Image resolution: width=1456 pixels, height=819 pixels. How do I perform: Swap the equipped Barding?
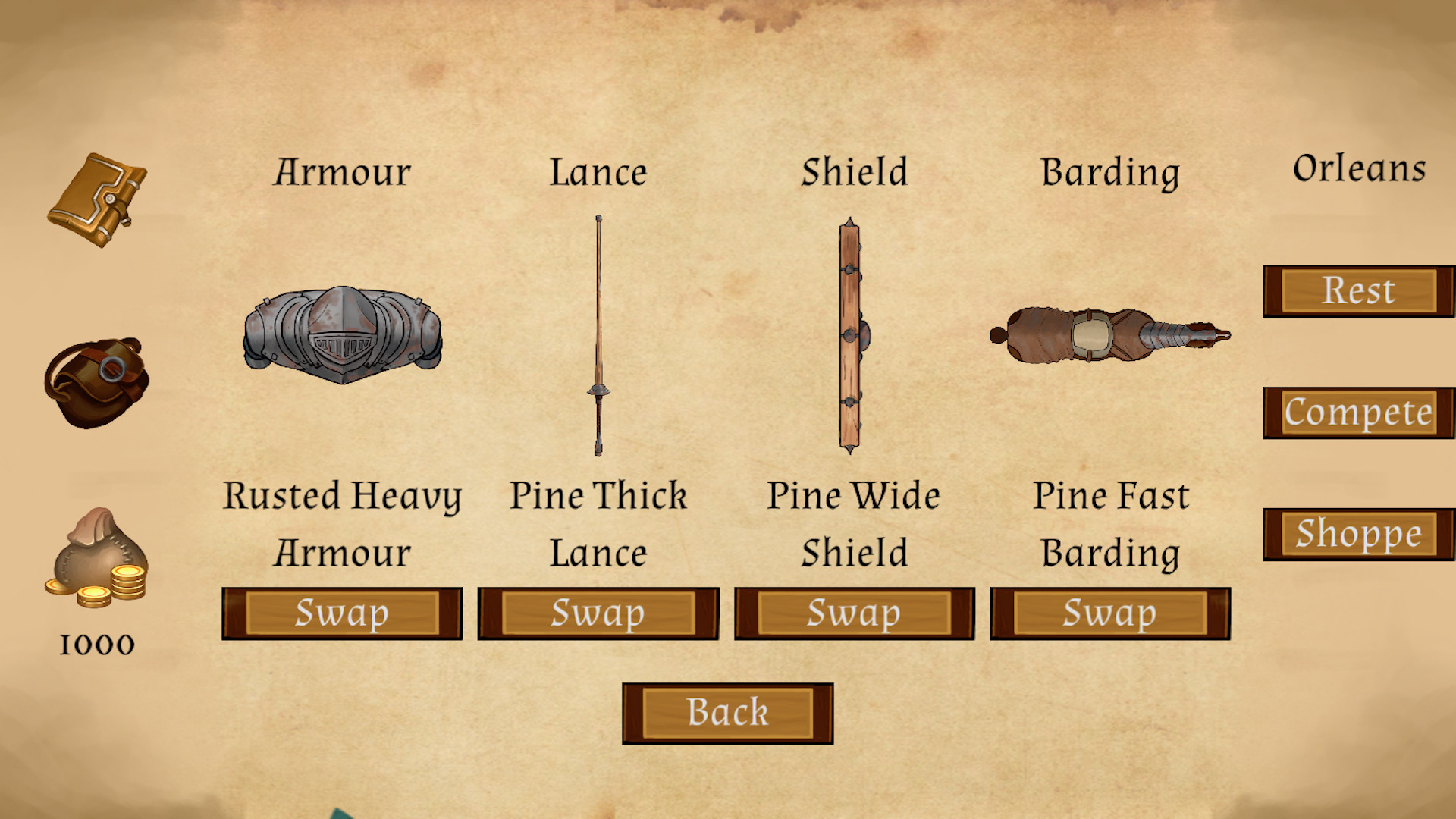[x=1109, y=613]
